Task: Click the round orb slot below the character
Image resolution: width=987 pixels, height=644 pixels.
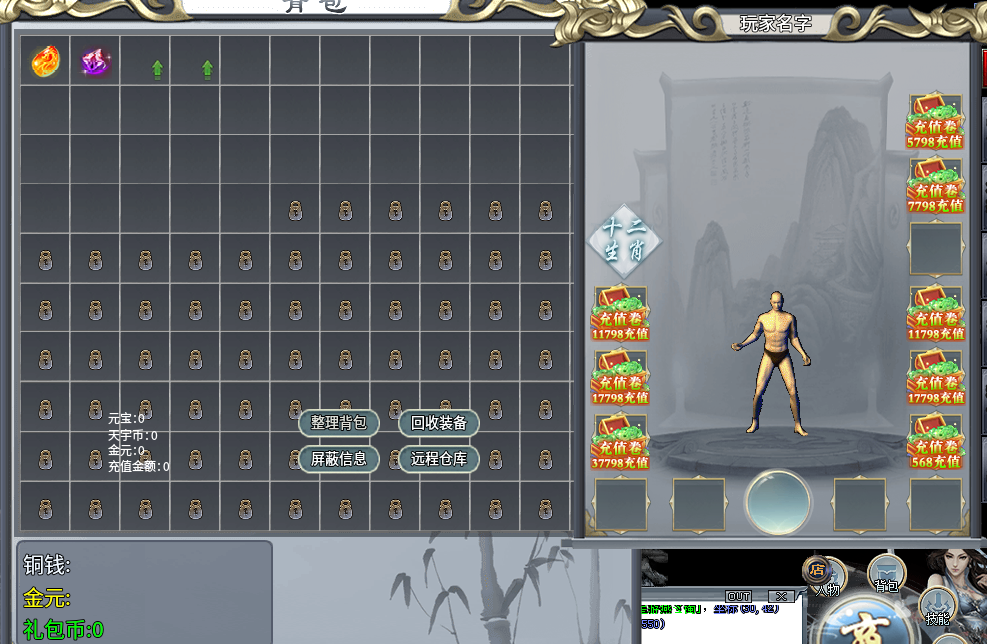Action: click(778, 501)
